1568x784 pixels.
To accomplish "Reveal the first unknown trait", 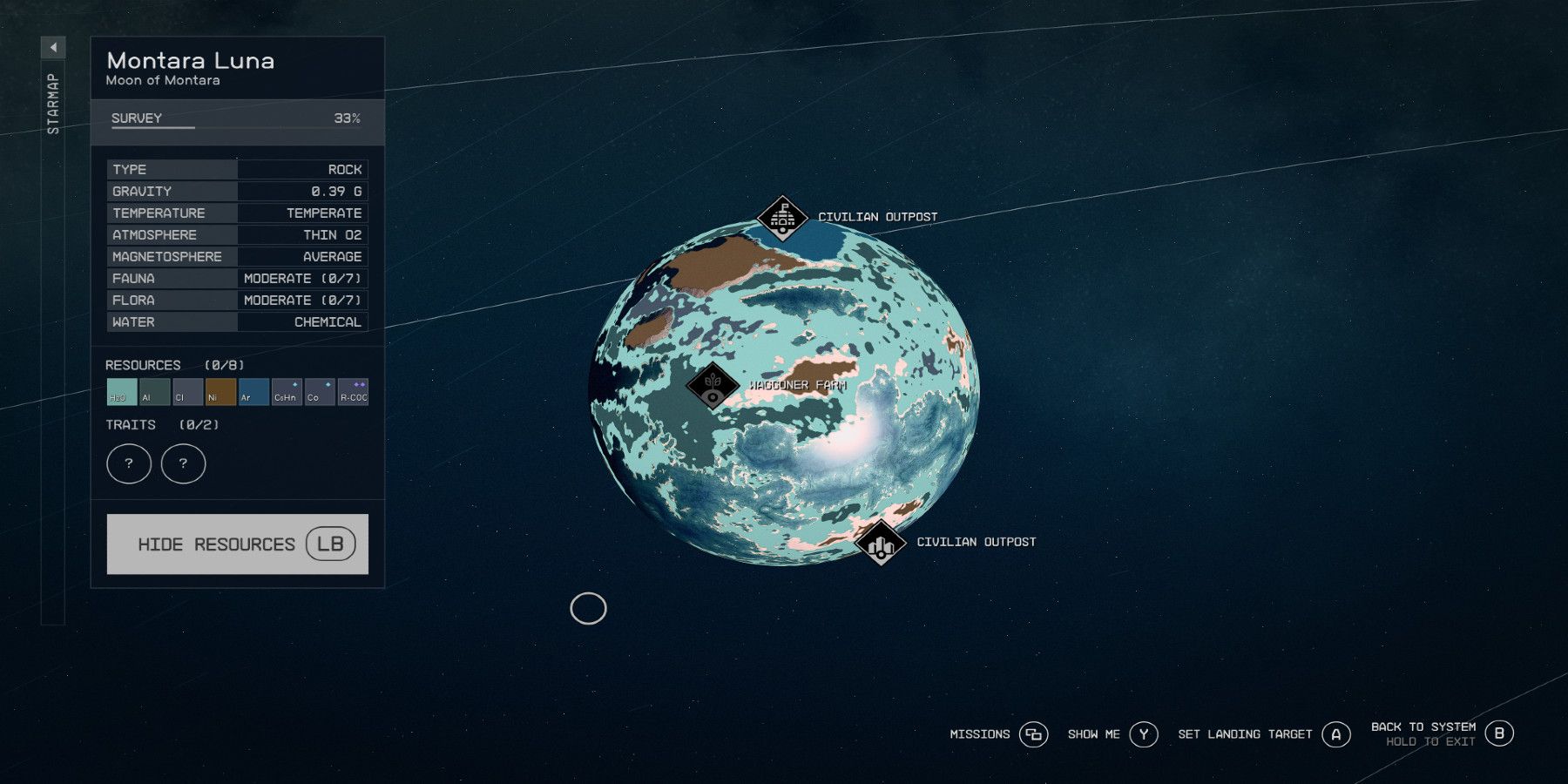I will point(129,463).
